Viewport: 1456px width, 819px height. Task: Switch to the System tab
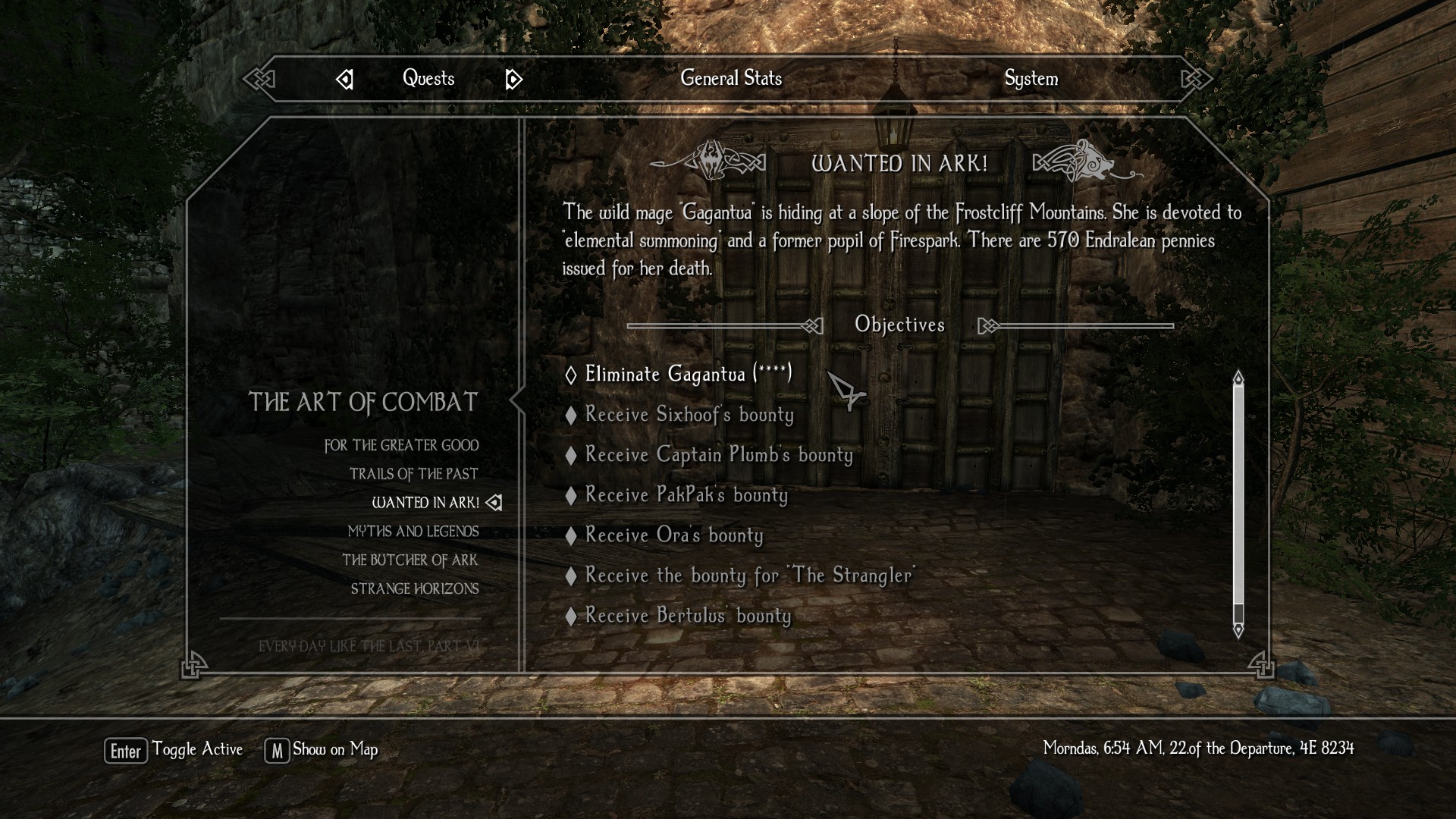tap(1031, 79)
